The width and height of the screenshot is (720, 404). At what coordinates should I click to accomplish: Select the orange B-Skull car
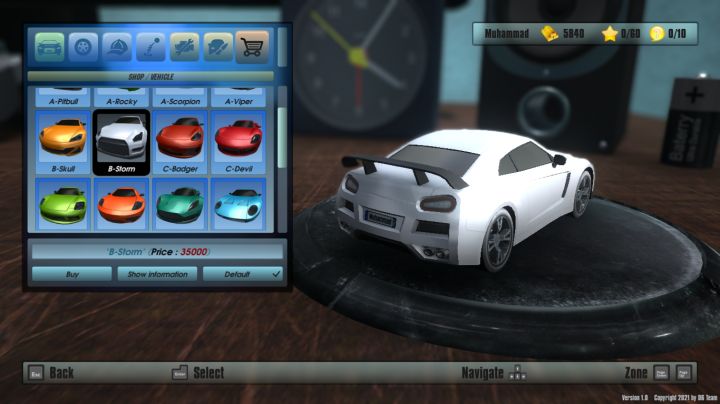[x=62, y=141]
